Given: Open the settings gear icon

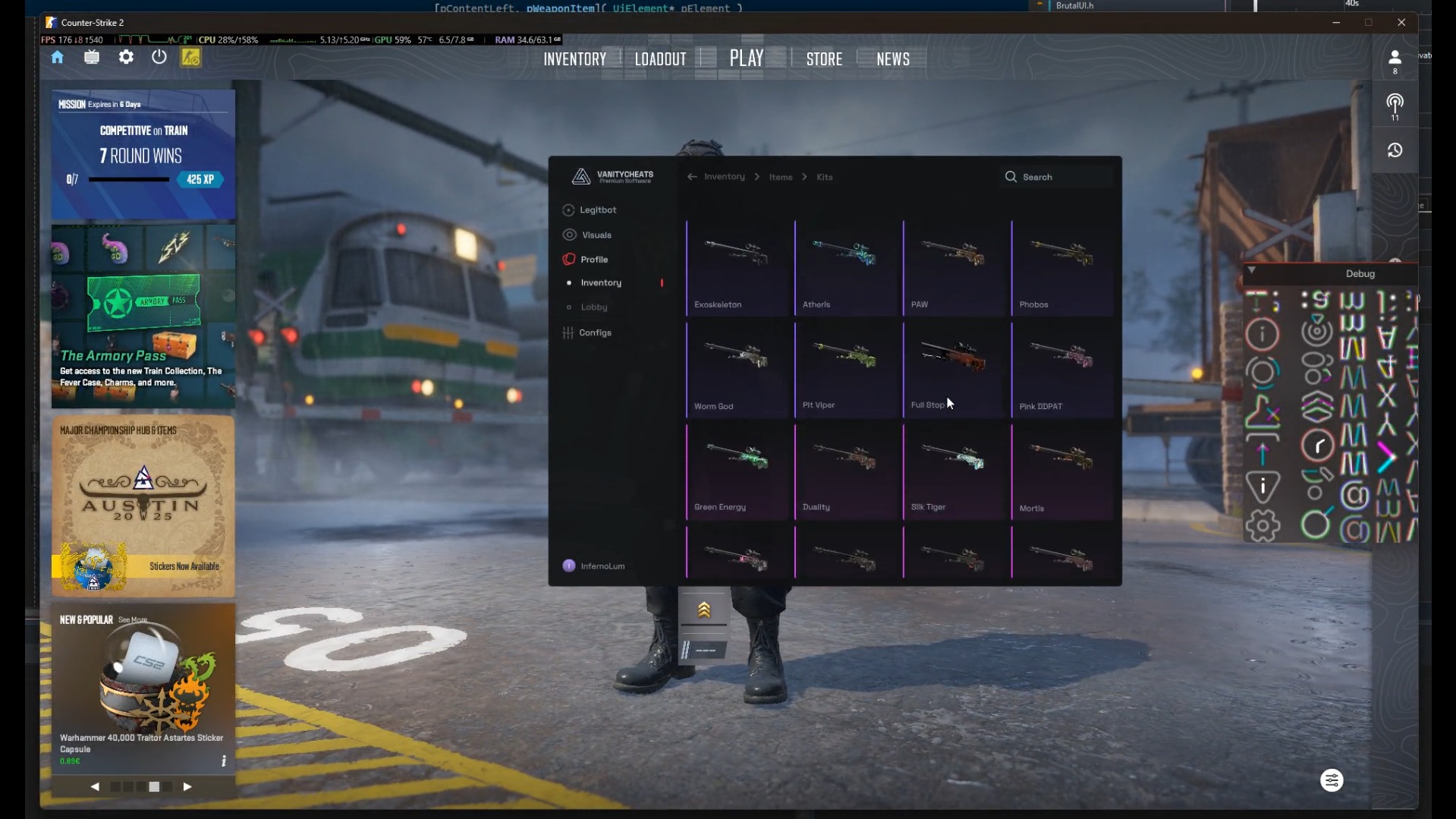Looking at the screenshot, I should pyautogui.click(x=126, y=58).
